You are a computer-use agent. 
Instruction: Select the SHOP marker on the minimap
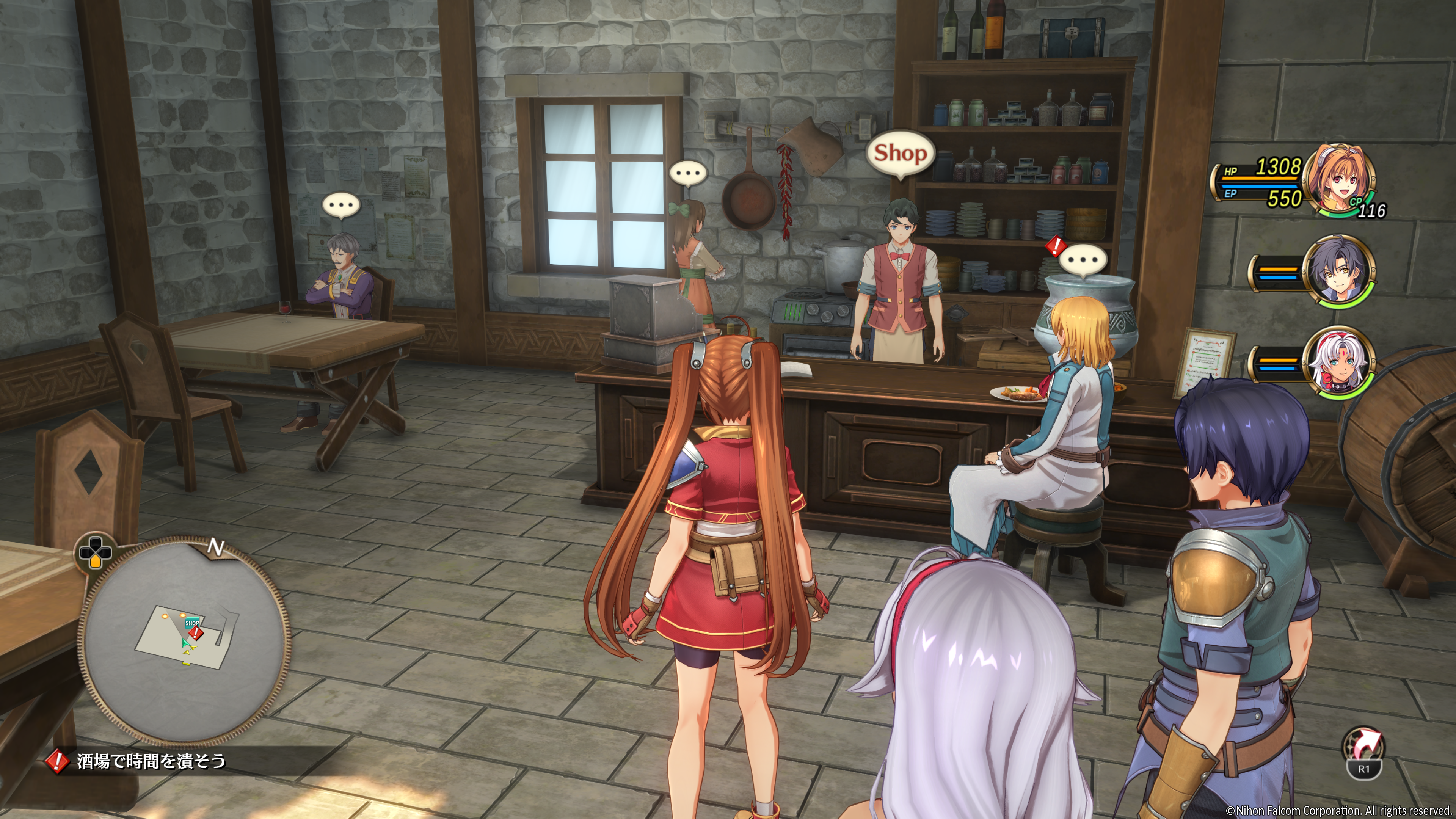192,623
